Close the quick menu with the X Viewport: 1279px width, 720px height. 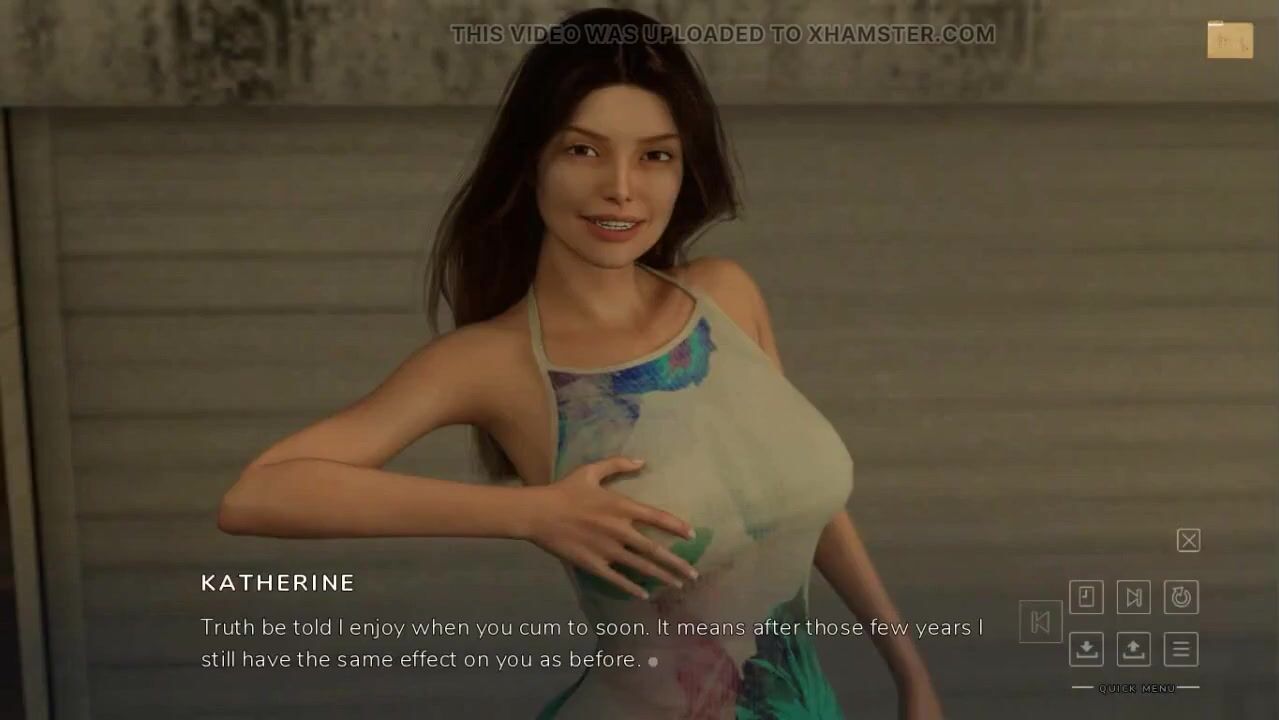[1188, 541]
